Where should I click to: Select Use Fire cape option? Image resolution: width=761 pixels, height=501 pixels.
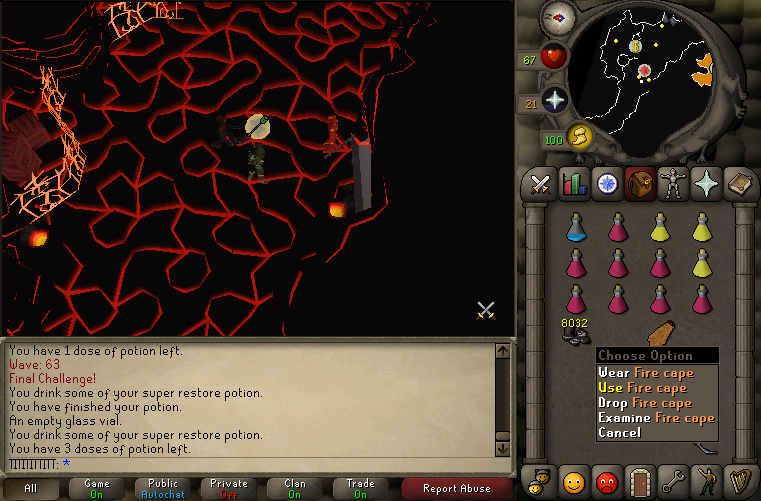click(656, 388)
